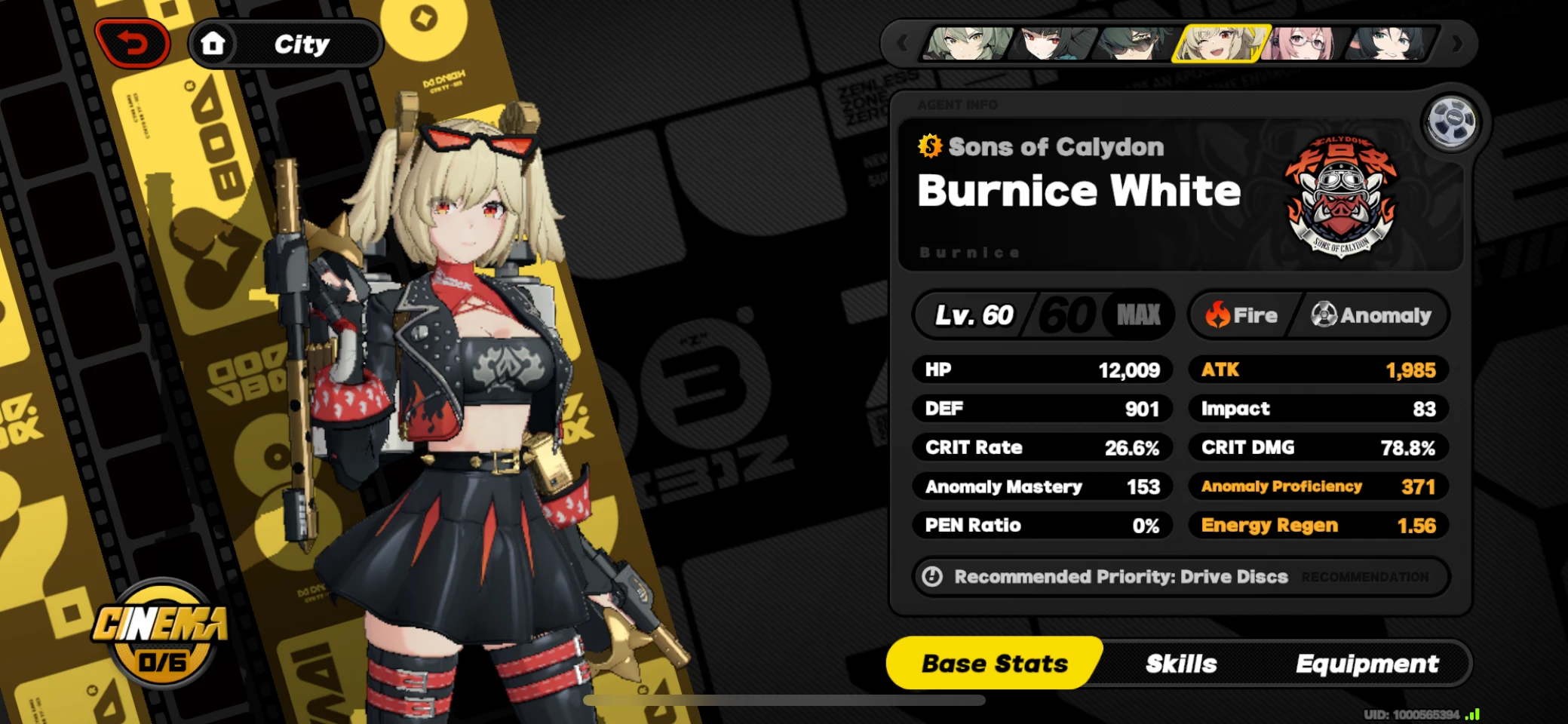
Task: Switch to the Skills tab
Action: (x=1180, y=664)
